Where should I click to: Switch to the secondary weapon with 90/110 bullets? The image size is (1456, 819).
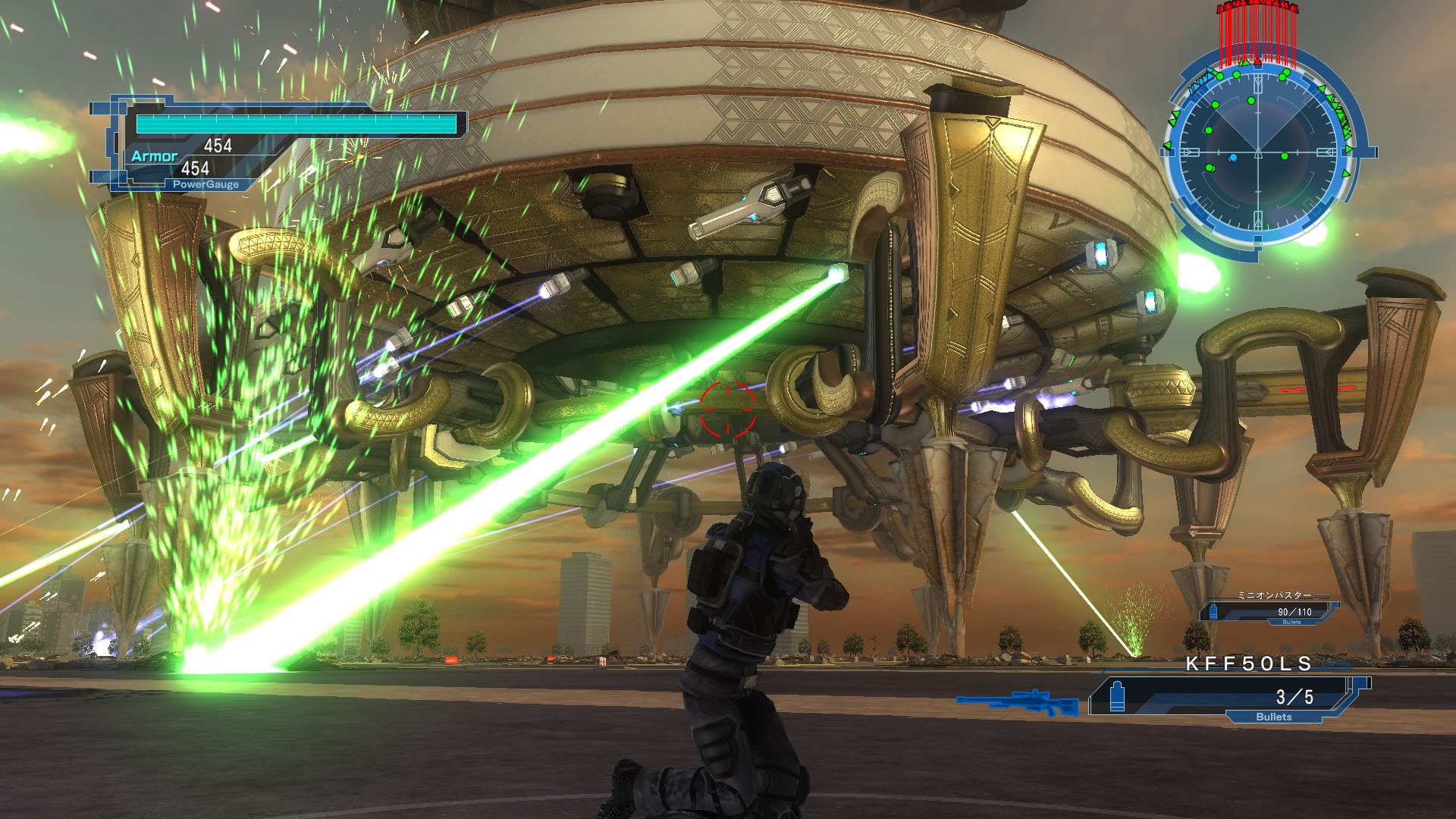tap(1269, 610)
